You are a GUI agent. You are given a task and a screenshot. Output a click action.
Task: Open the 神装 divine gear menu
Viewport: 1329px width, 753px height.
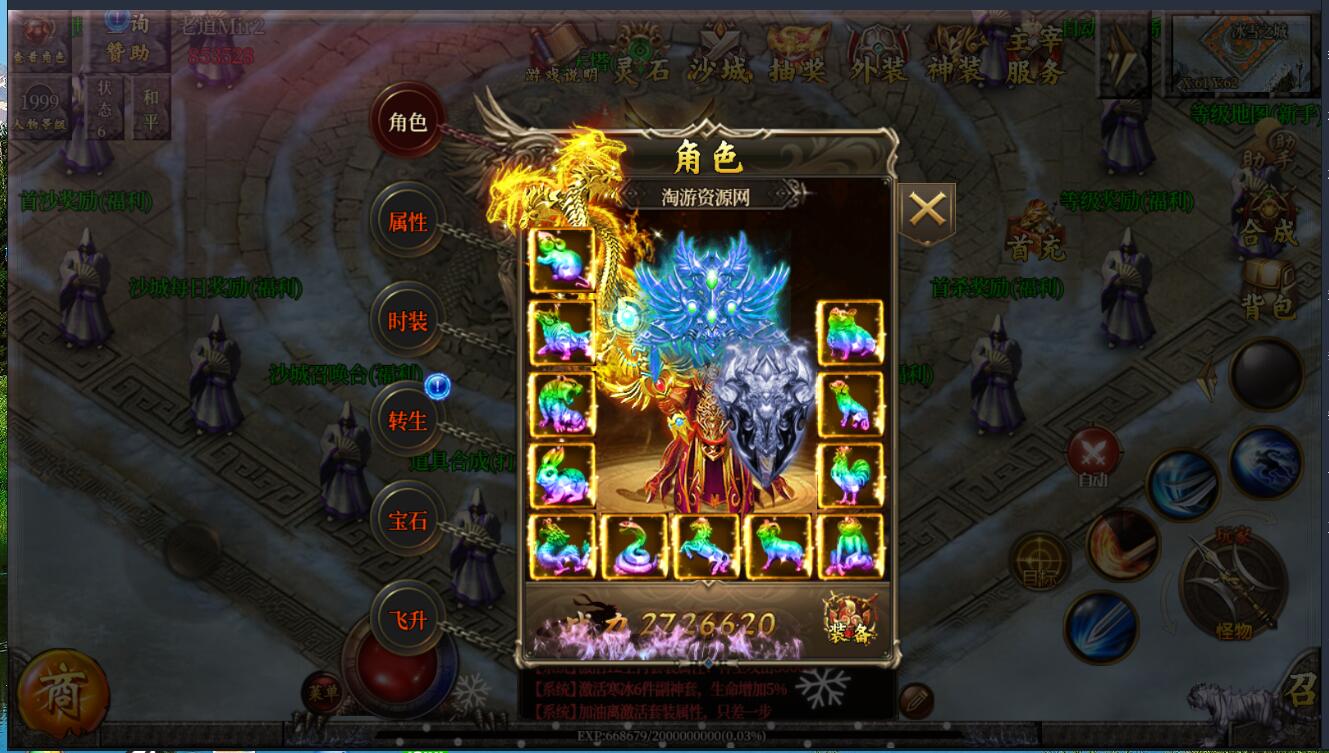click(957, 55)
